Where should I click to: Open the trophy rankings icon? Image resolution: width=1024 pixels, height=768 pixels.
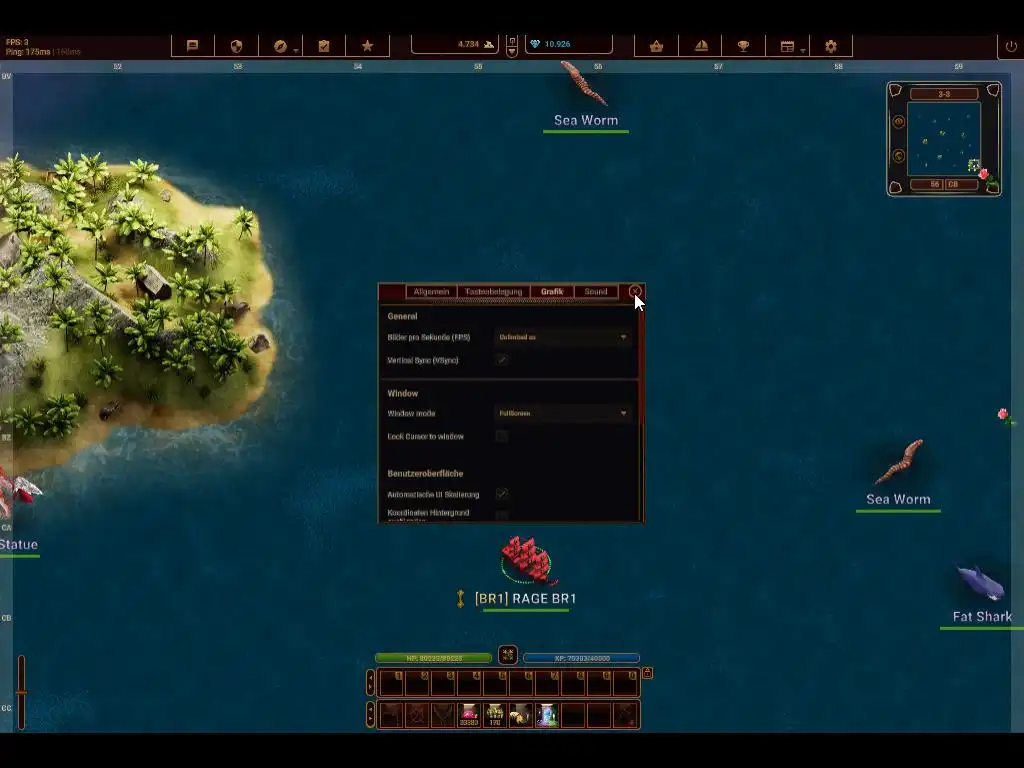point(743,46)
